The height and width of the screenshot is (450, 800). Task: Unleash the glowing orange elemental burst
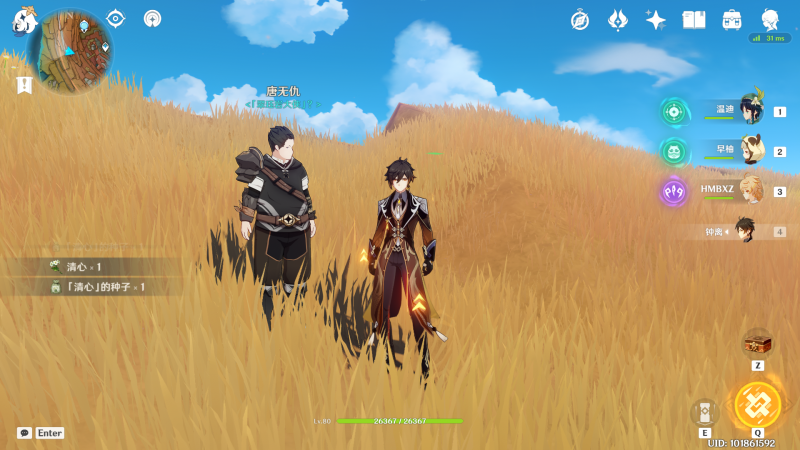point(757,404)
